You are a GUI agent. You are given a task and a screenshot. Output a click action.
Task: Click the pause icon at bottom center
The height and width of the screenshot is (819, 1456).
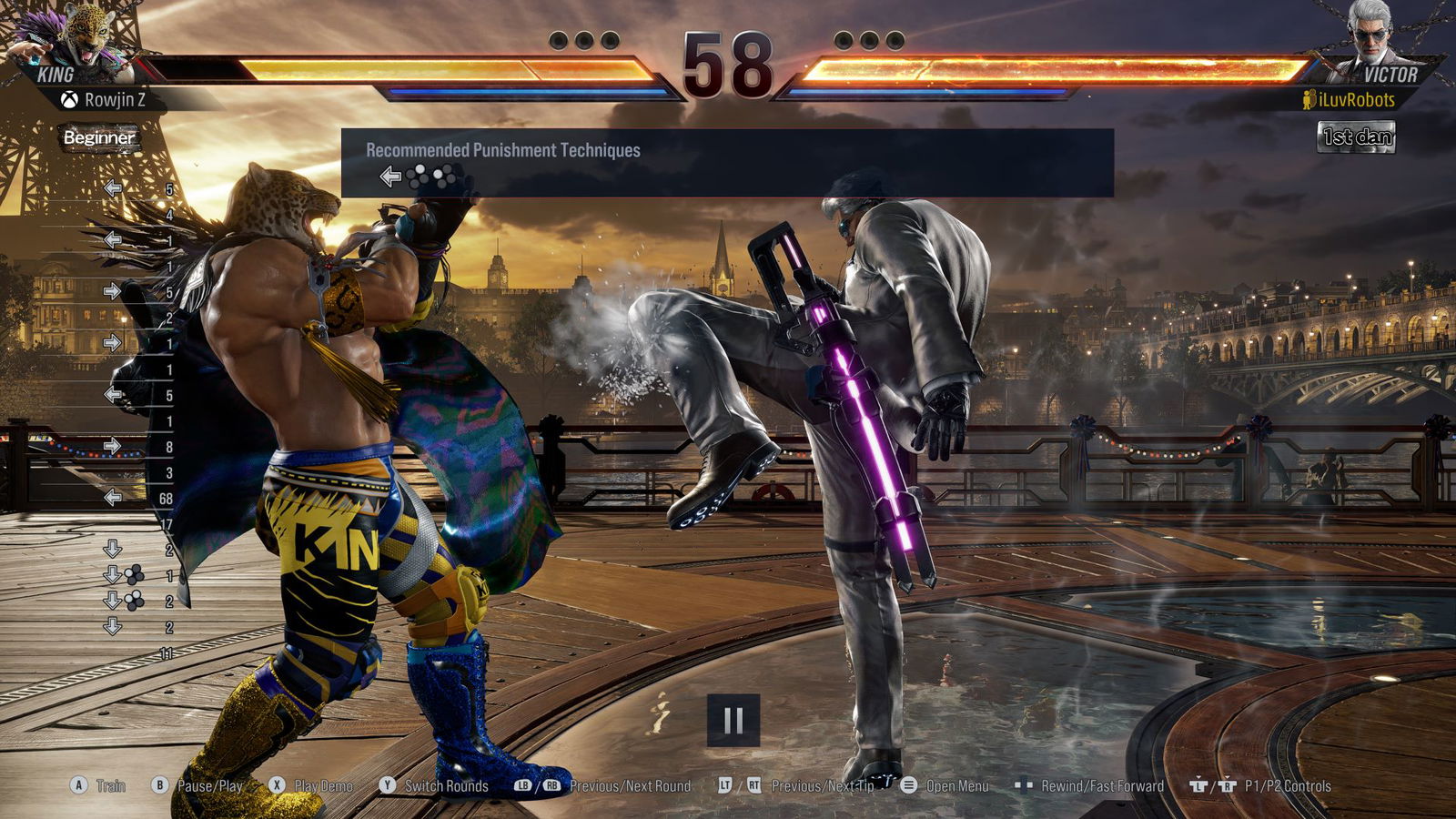733,720
